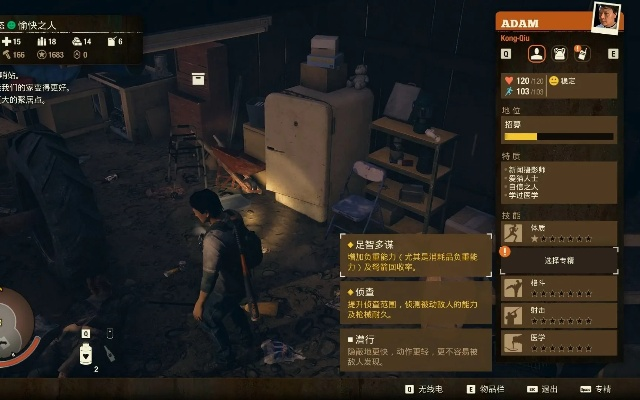This screenshot has height=400, width=640.
Task: Switch to the character profile tab
Action: [536, 54]
